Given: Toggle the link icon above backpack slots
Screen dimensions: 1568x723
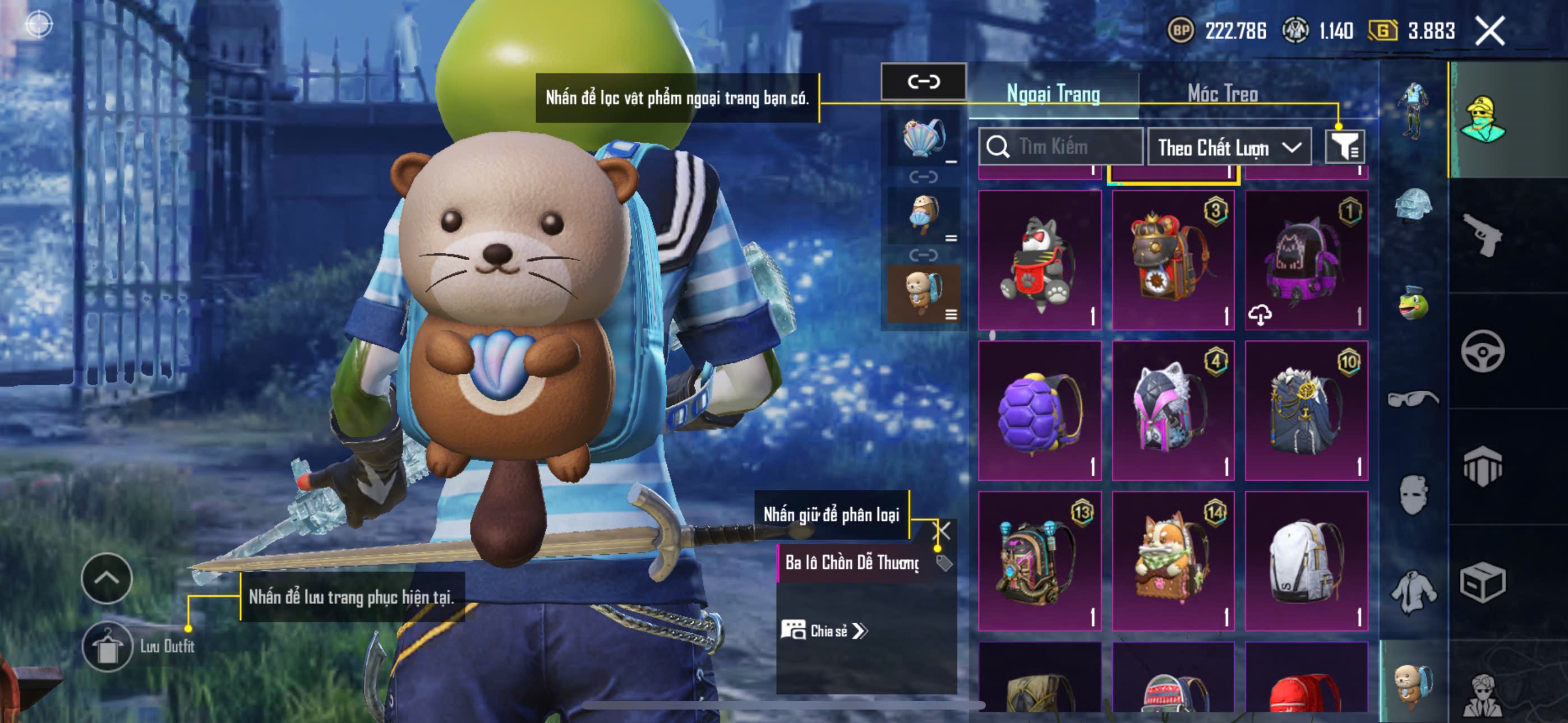Looking at the screenshot, I should [x=924, y=82].
